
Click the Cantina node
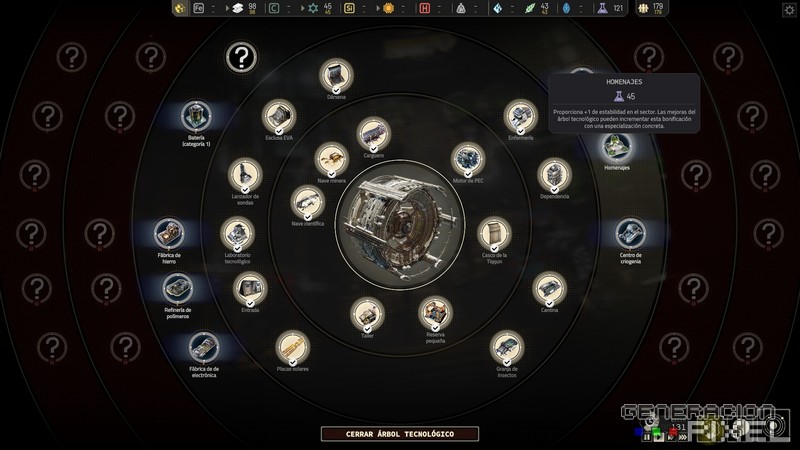548,288
